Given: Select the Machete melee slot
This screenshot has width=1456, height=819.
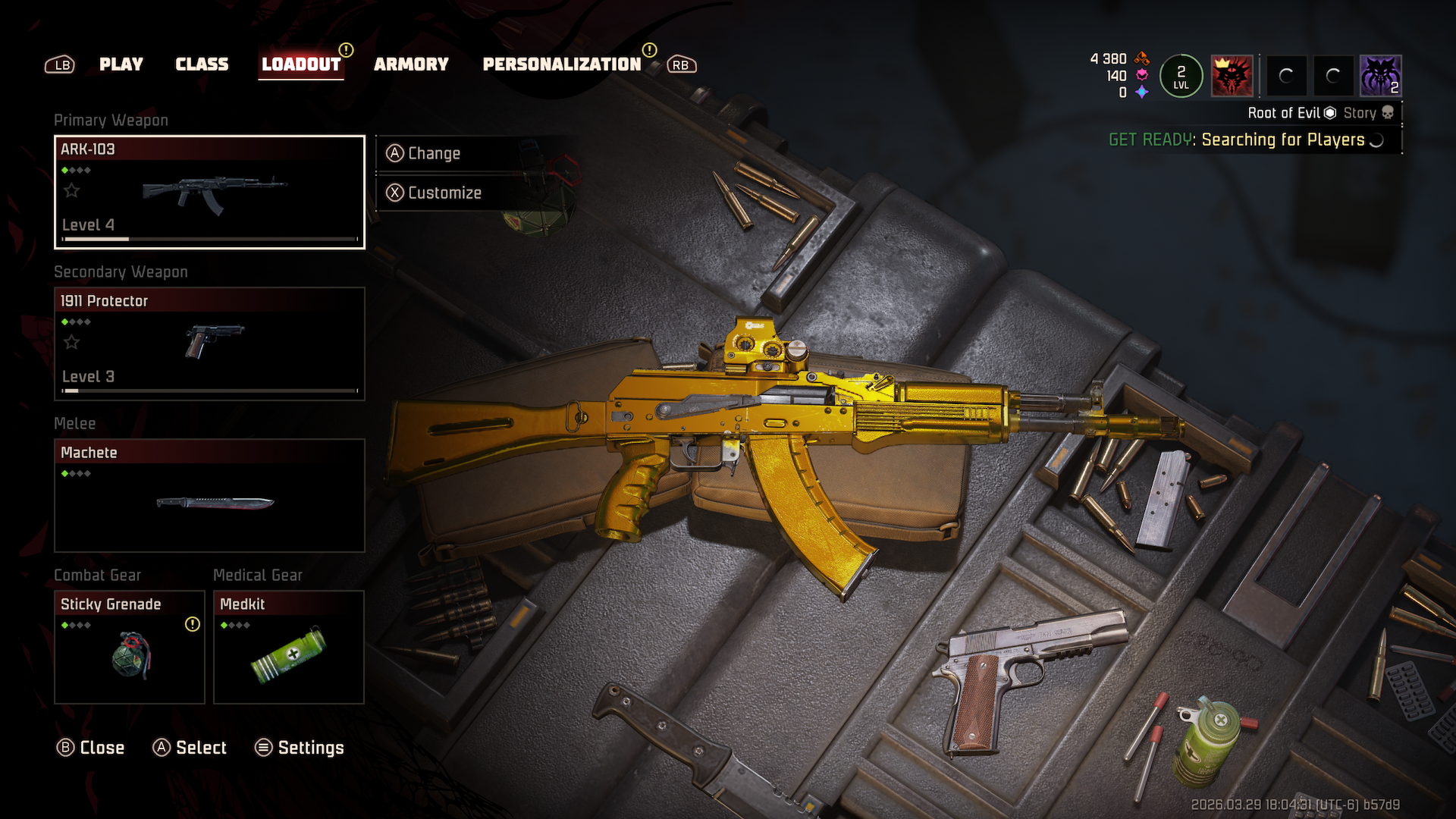Looking at the screenshot, I should (209, 495).
